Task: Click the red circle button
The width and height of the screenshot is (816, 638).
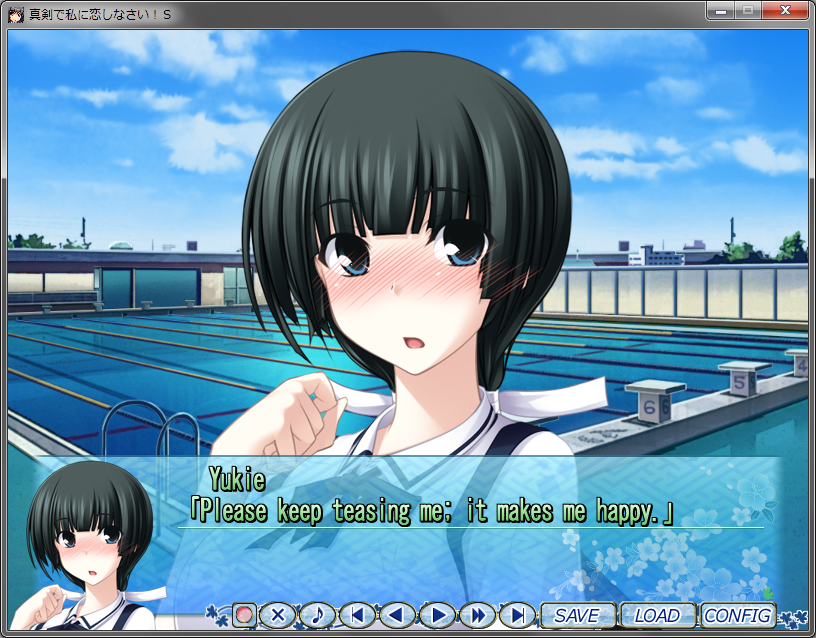Action: tap(244, 615)
